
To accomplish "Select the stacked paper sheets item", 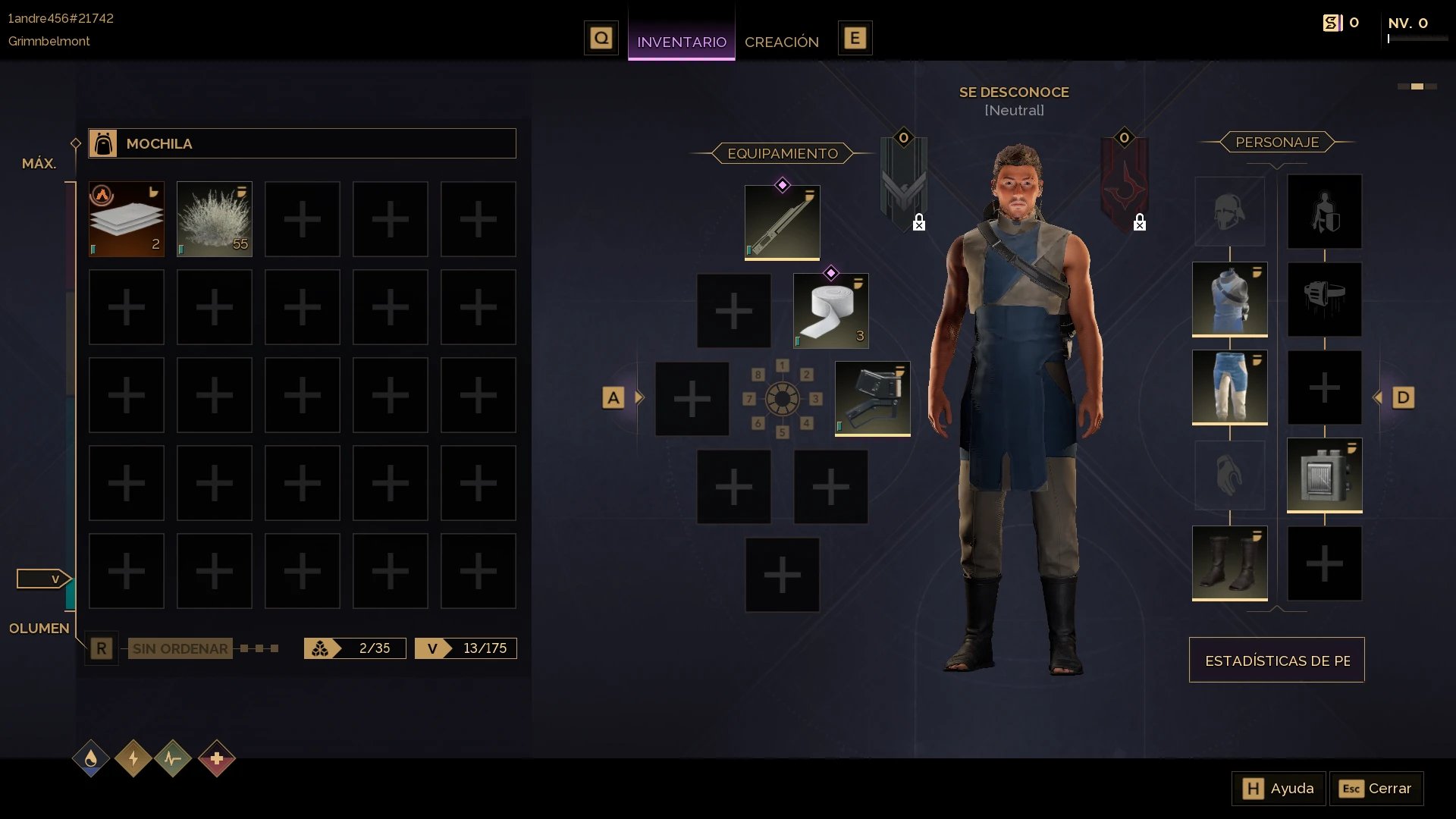I will click(127, 219).
